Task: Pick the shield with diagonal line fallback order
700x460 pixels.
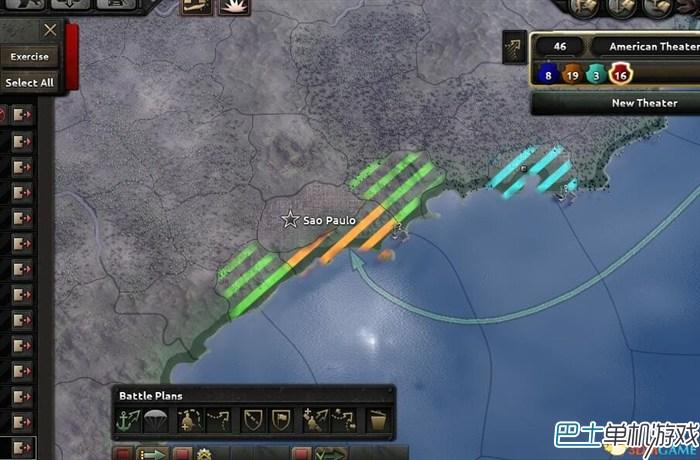Action: [255, 417]
